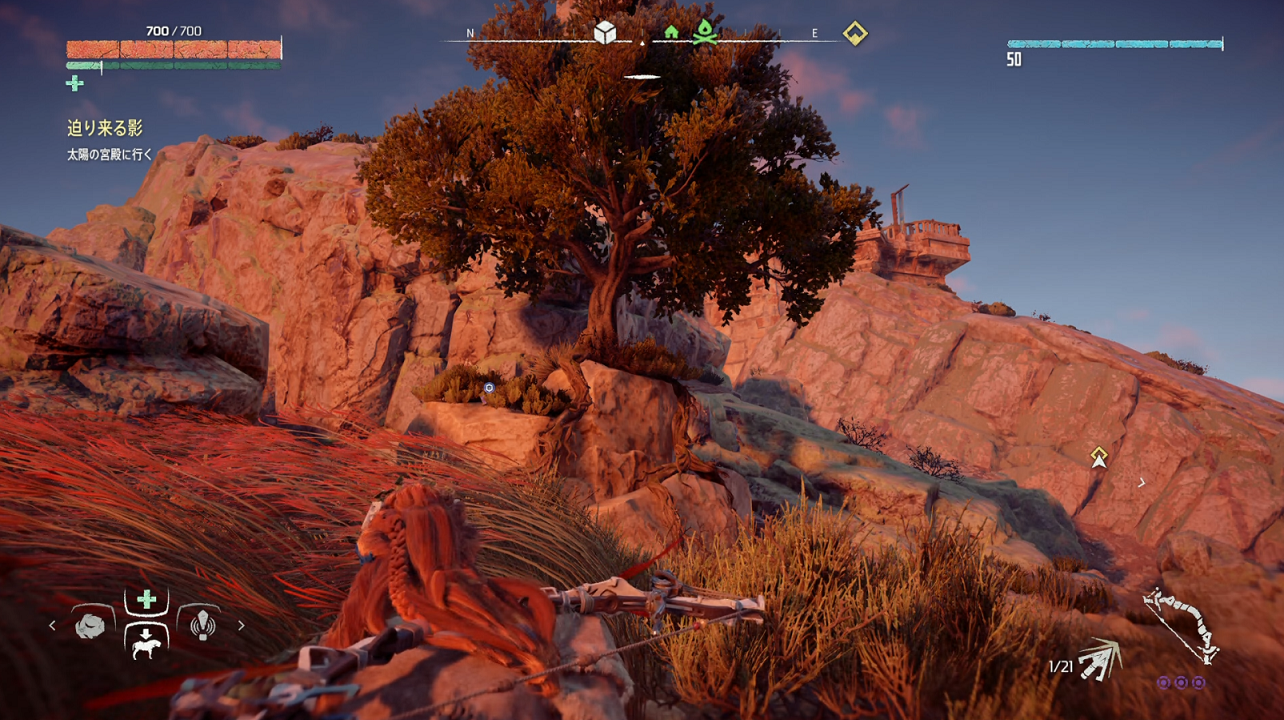Select the equipped bow weapon icon

pyautogui.click(x=1181, y=625)
